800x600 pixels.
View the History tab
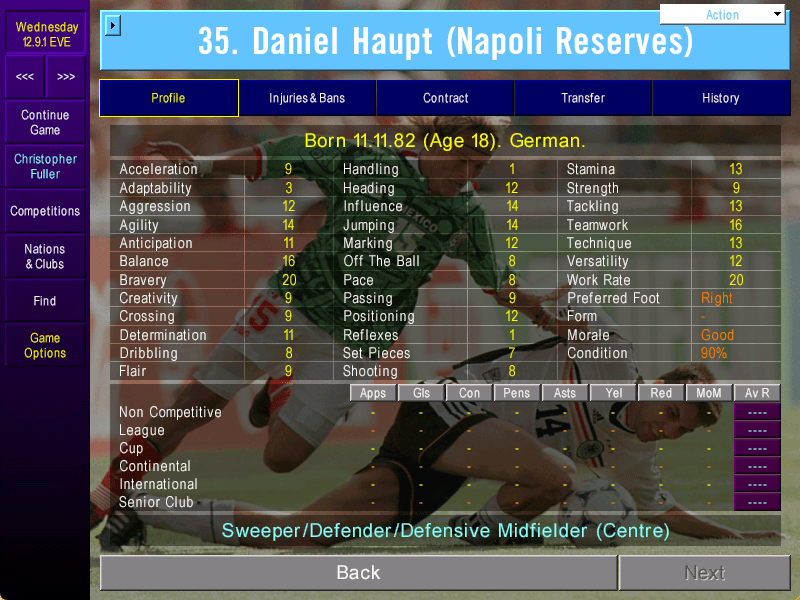tap(720, 98)
